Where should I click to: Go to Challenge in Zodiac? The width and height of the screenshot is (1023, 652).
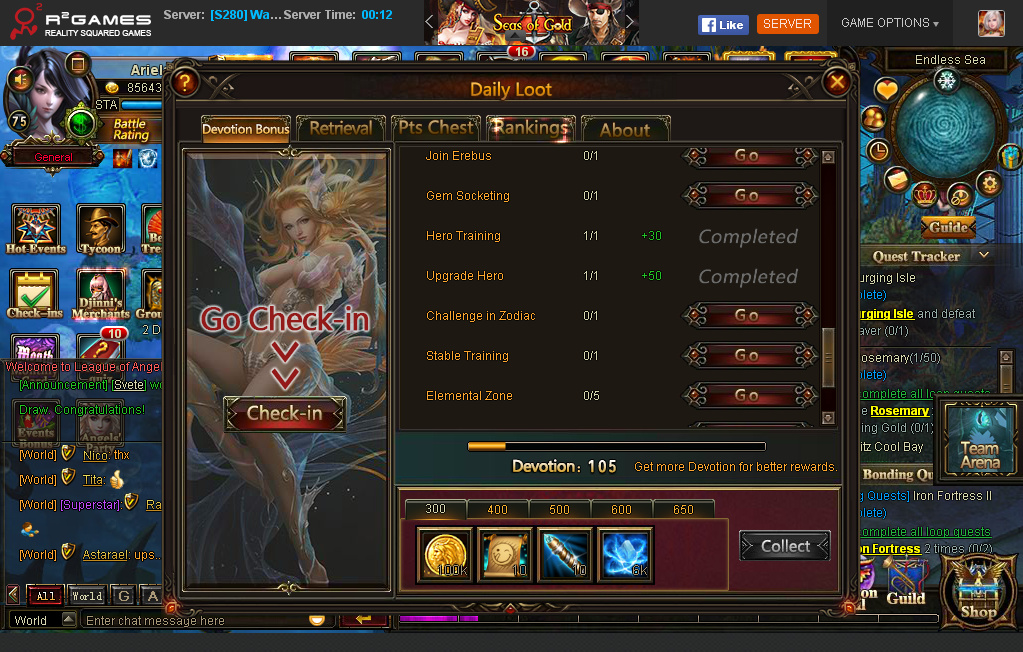coord(747,316)
